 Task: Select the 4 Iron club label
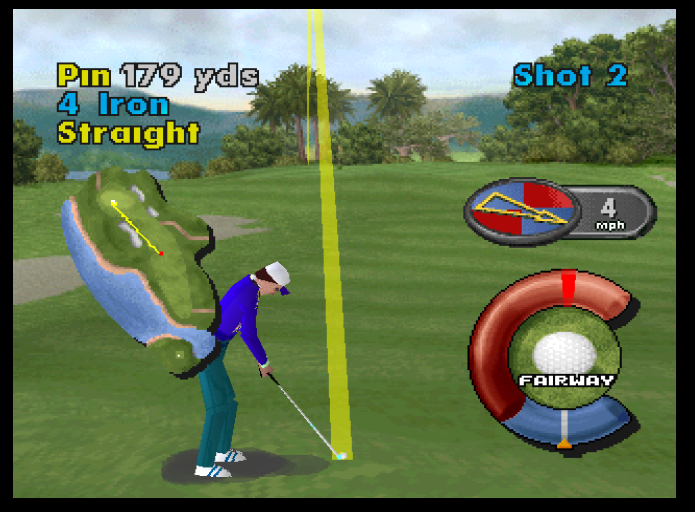click(113, 104)
